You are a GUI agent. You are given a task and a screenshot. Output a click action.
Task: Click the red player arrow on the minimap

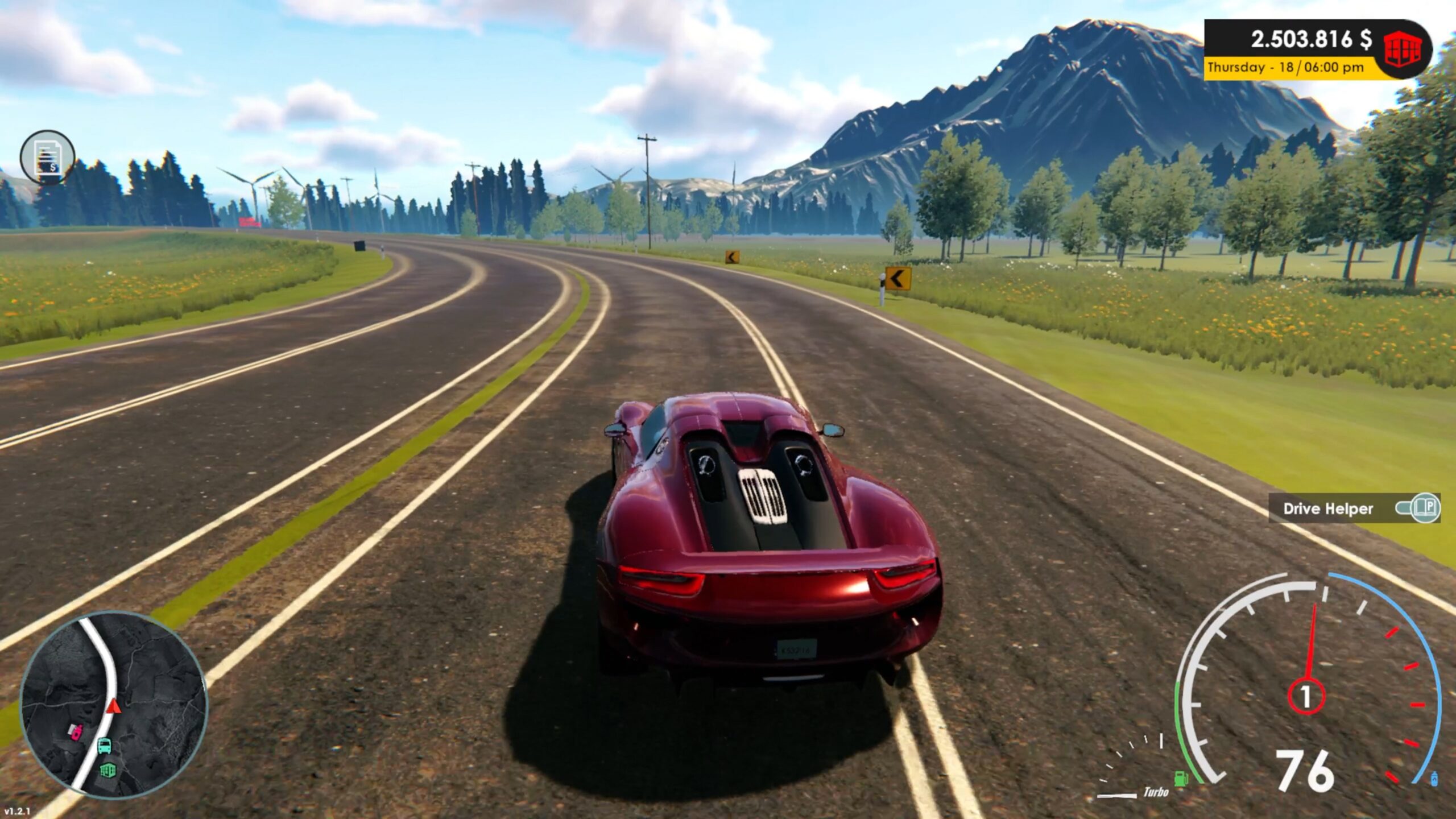tap(113, 706)
